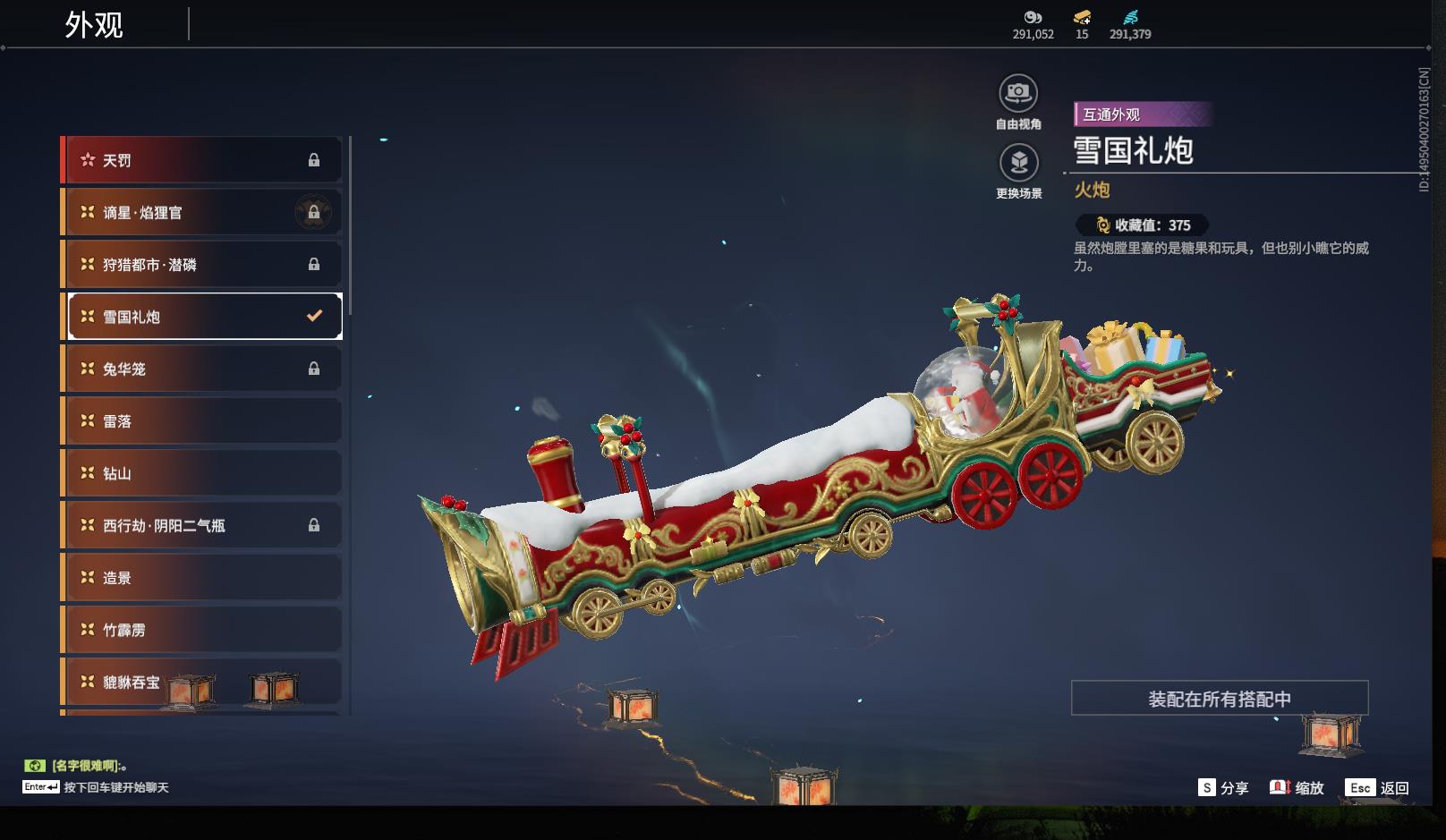
Task: Click the 分享 share button
Action: pyautogui.click(x=1223, y=788)
